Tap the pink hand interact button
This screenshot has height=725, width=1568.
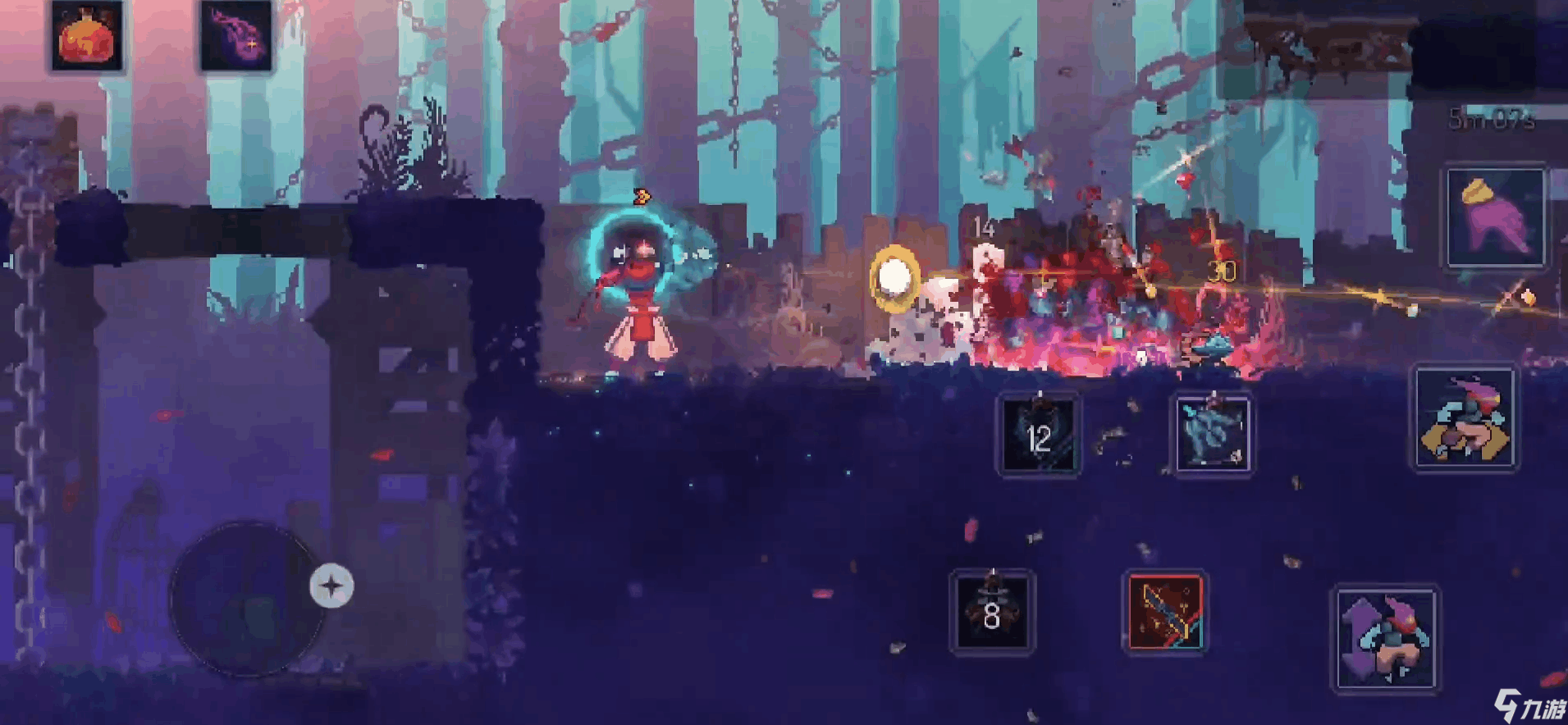coord(1494,217)
